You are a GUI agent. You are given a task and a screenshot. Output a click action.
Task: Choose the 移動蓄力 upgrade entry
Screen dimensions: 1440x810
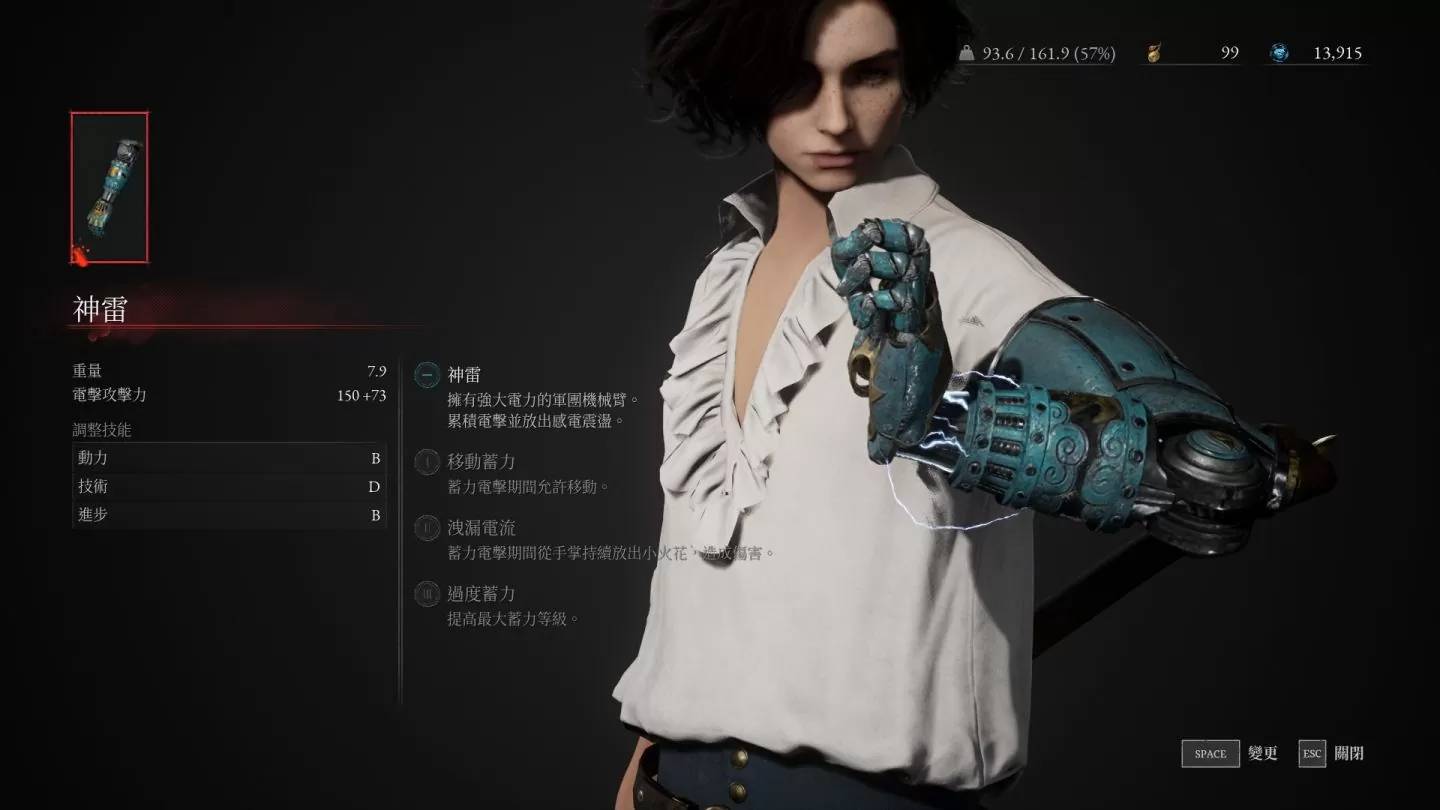click(480, 462)
